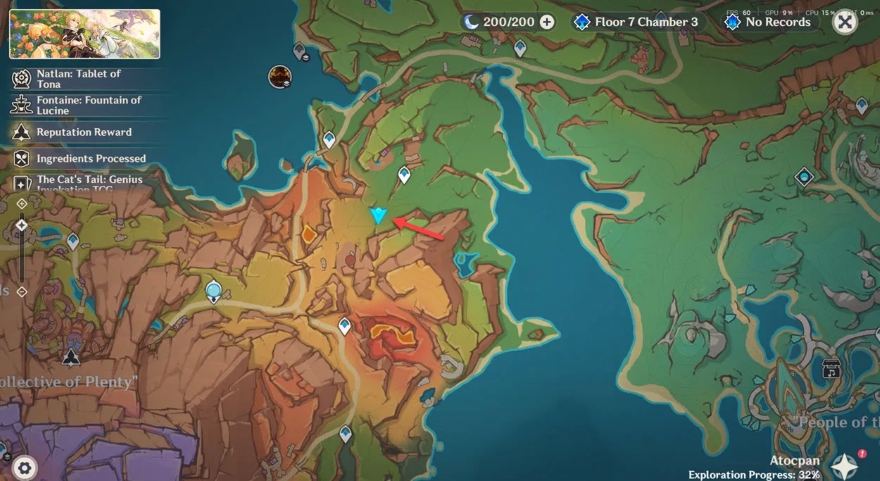Select the Natlan: Tablet of Tona entry
880x481 pixels.
coord(80,79)
